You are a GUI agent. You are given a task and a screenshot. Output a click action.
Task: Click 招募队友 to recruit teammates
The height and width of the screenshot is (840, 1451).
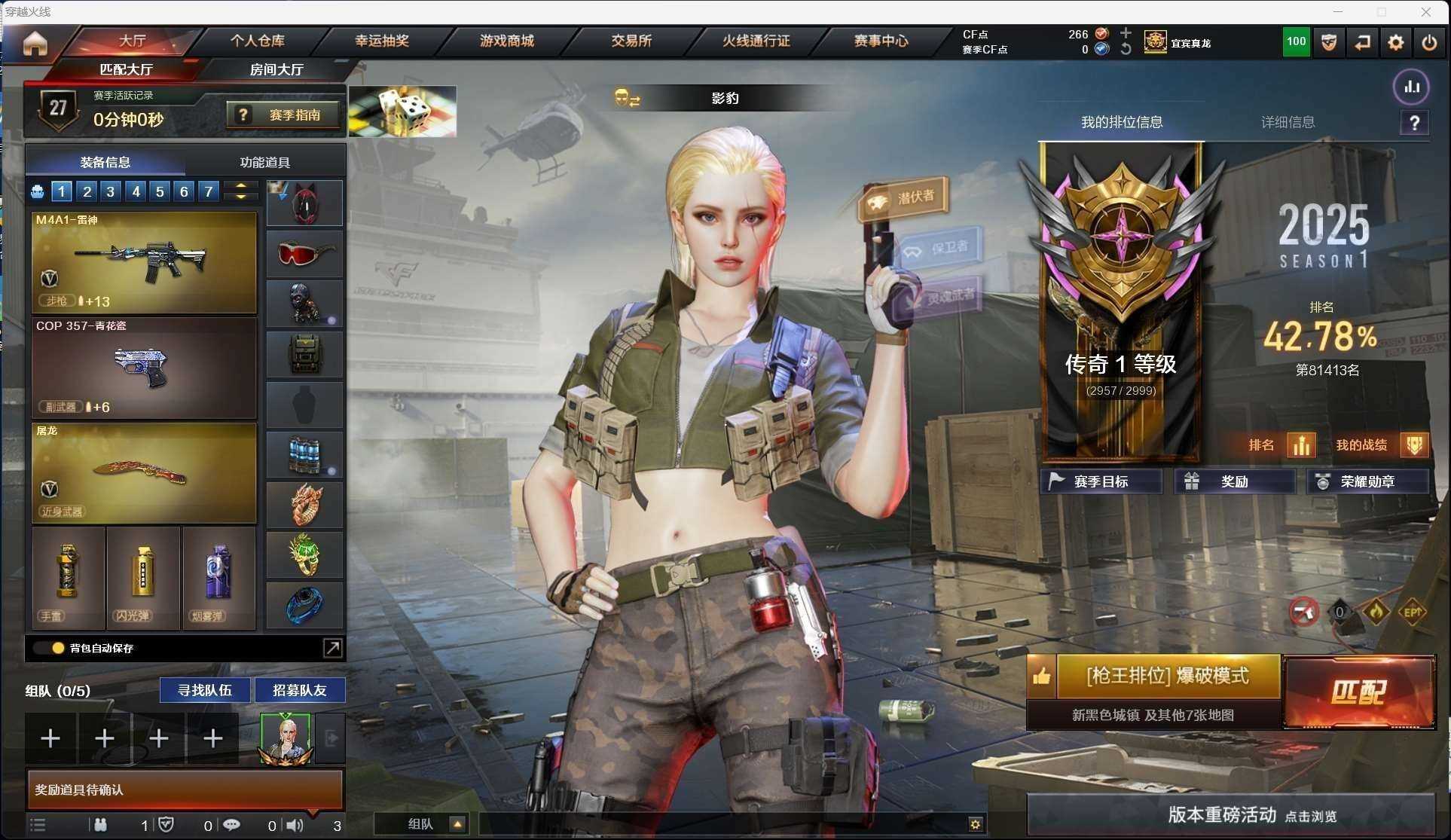(x=299, y=690)
